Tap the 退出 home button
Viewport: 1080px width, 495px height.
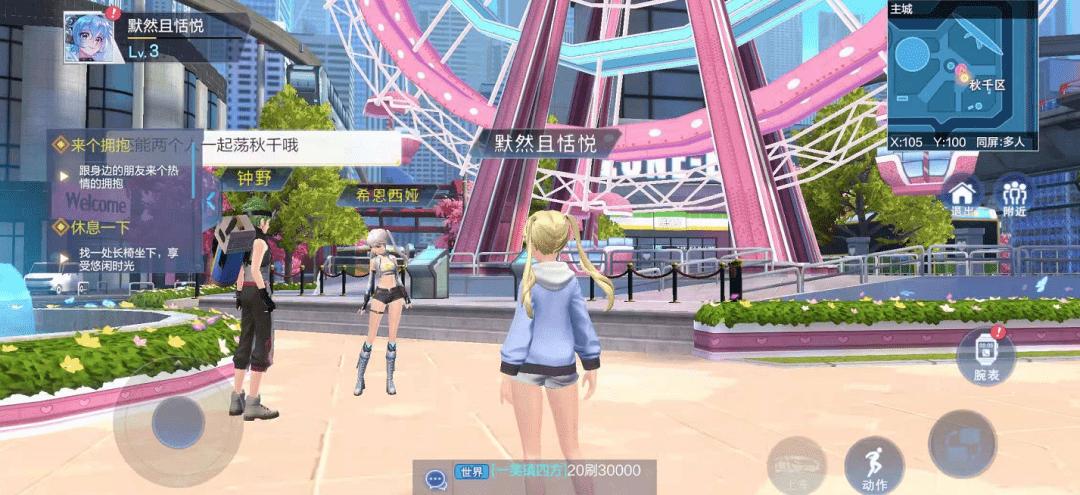962,194
